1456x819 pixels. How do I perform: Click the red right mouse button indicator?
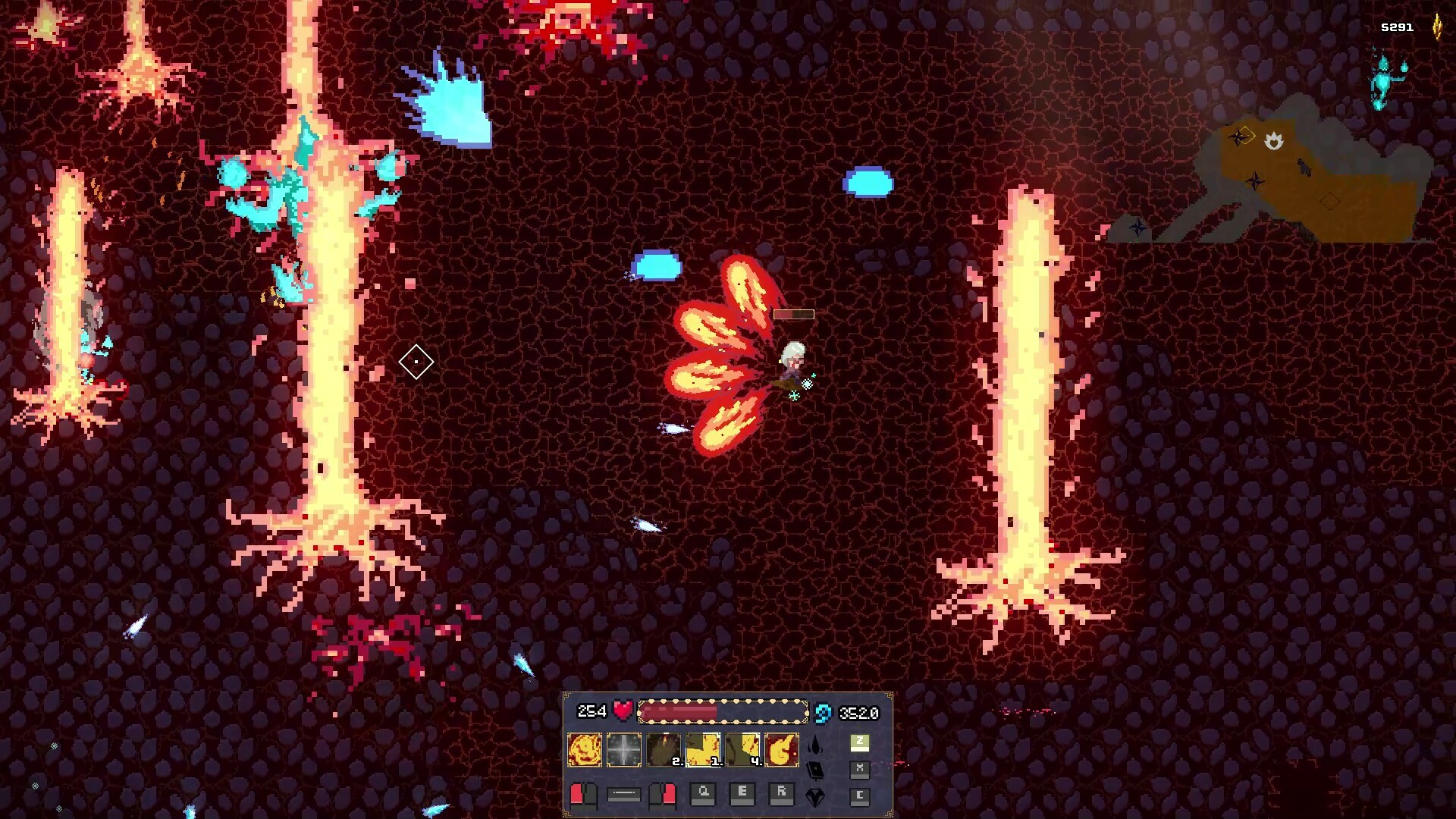(662, 795)
